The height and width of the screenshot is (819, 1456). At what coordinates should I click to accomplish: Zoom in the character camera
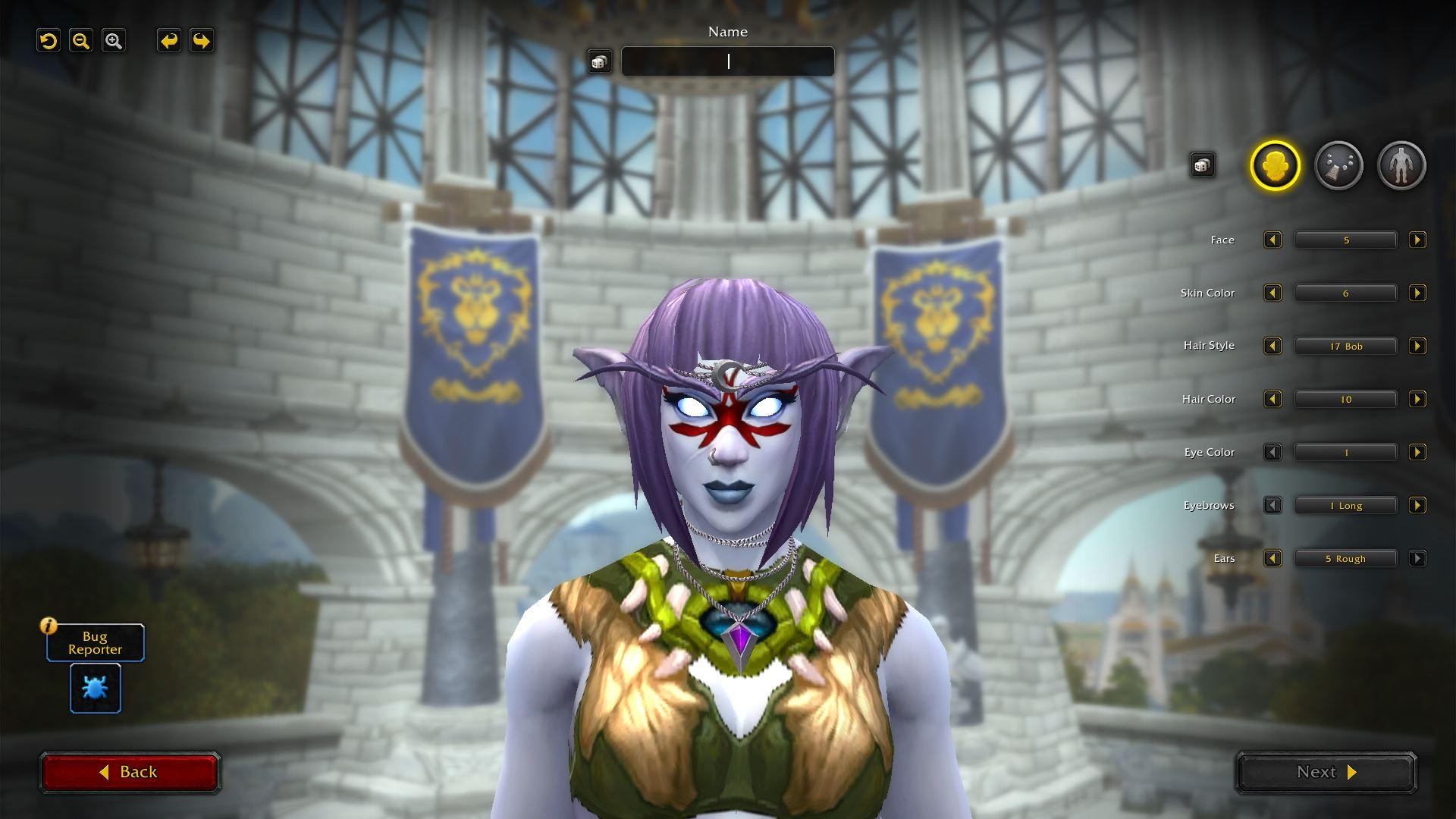point(114,41)
